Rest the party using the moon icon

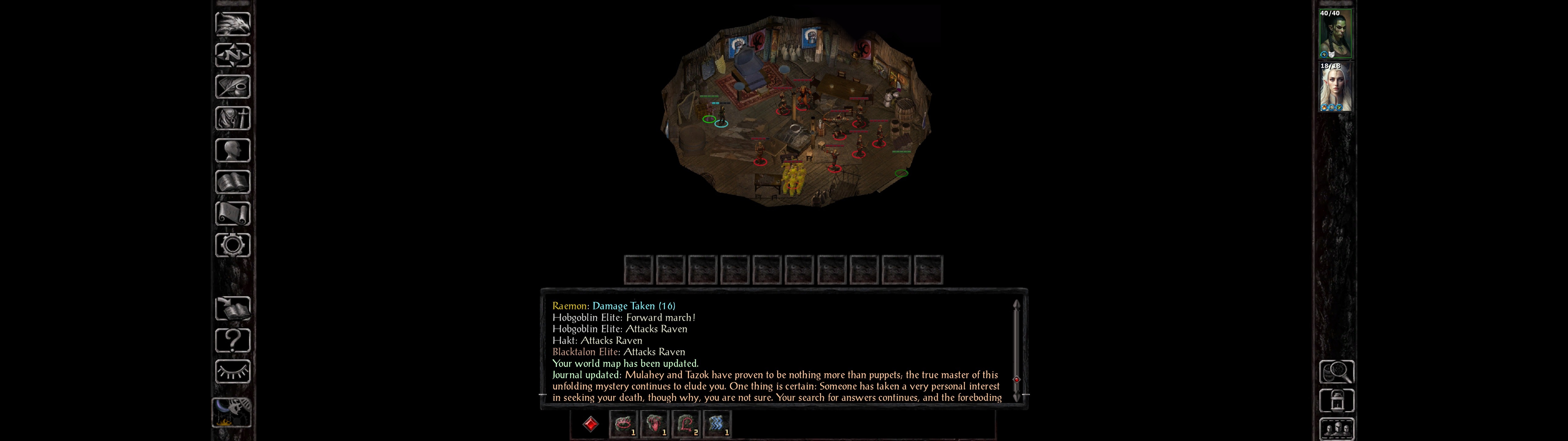(231, 412)
